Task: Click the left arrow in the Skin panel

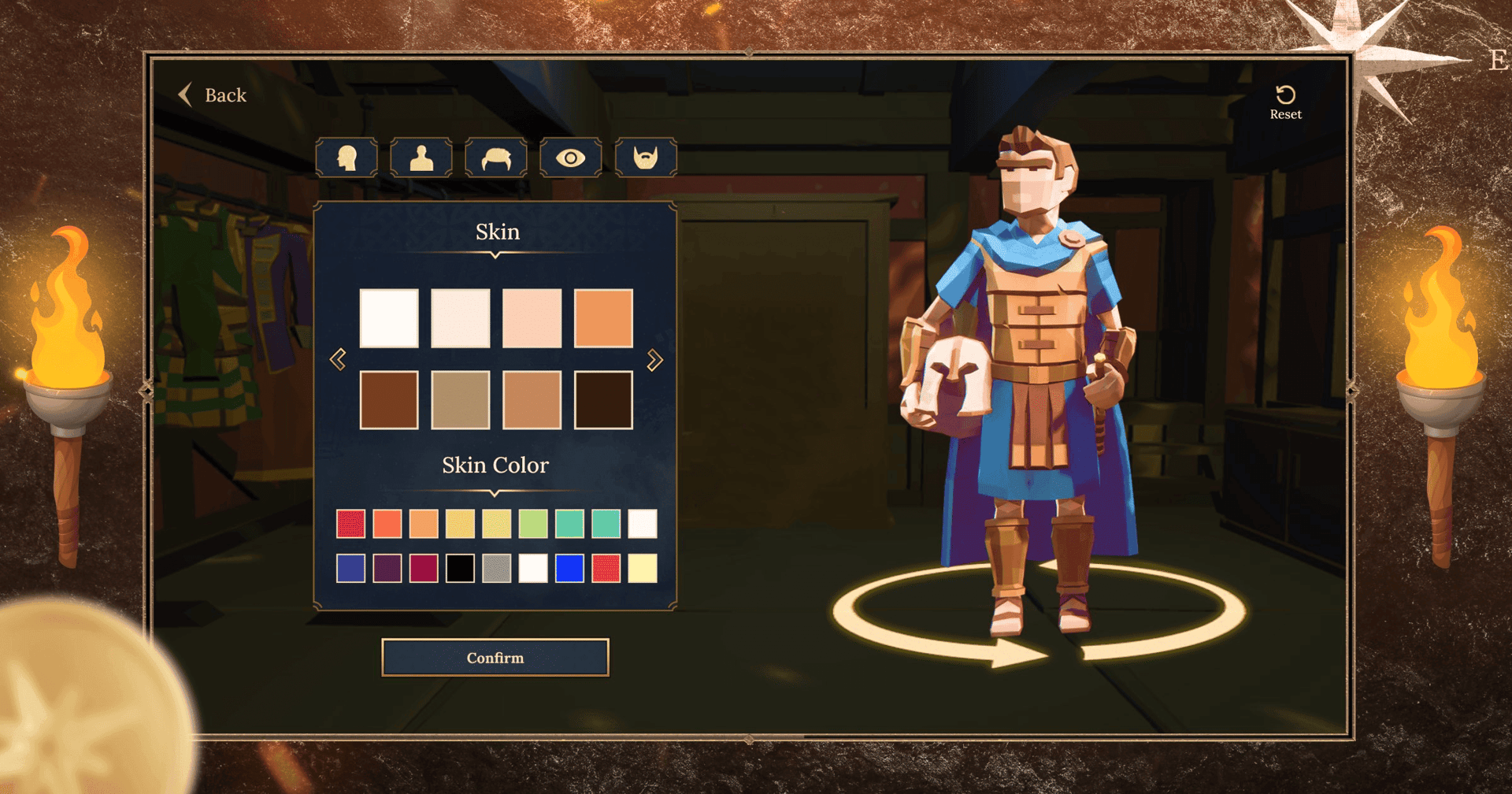Action: (338, 358)
